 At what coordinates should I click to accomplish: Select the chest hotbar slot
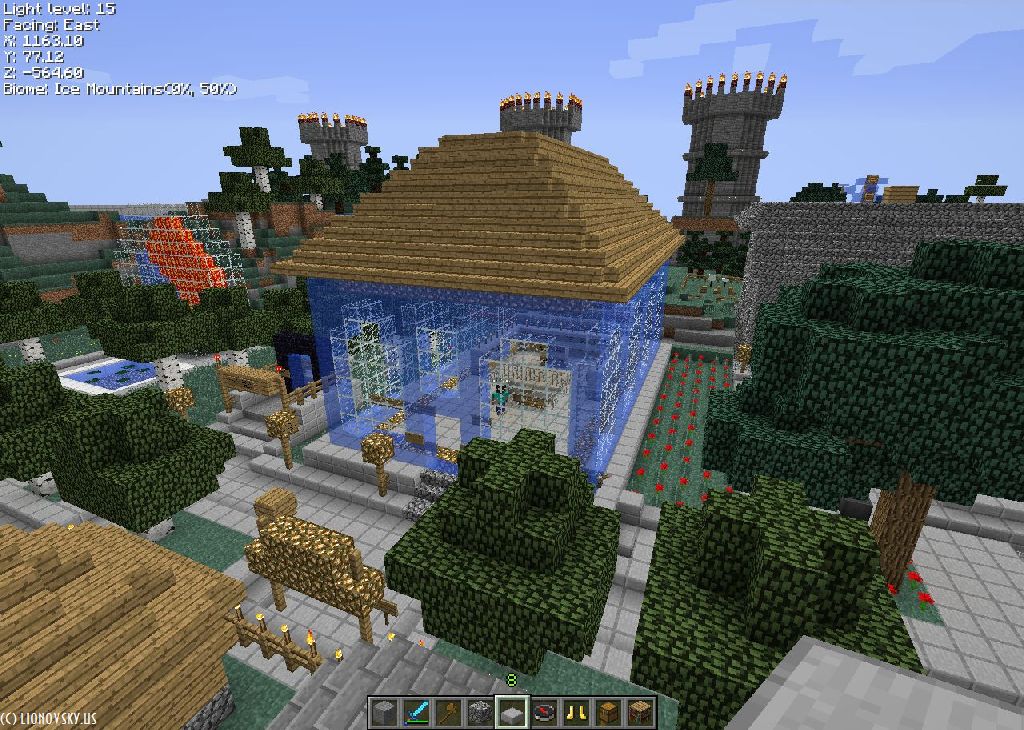608,712
